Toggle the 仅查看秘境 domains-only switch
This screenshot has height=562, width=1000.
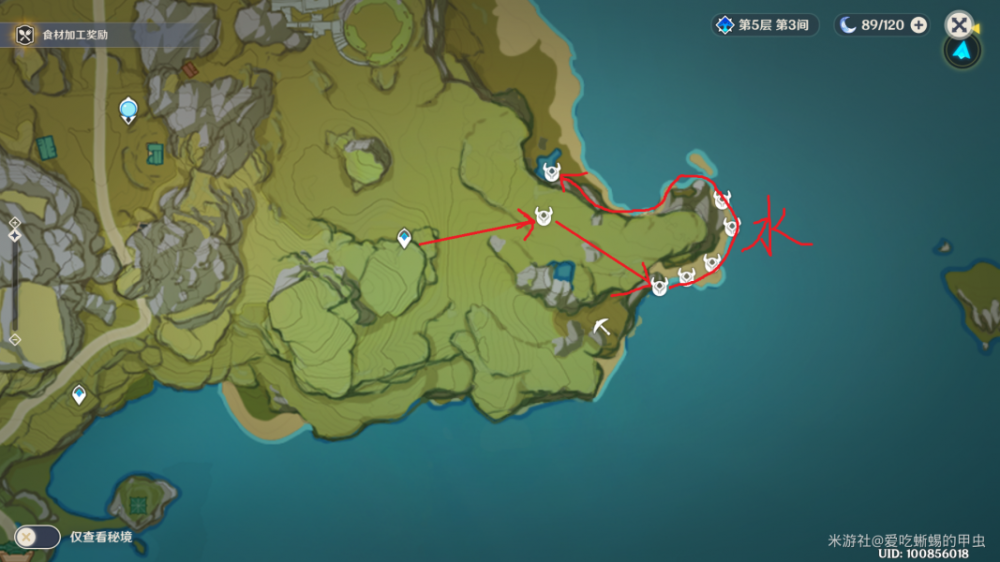pyautogui.click(x=38, y=537)
